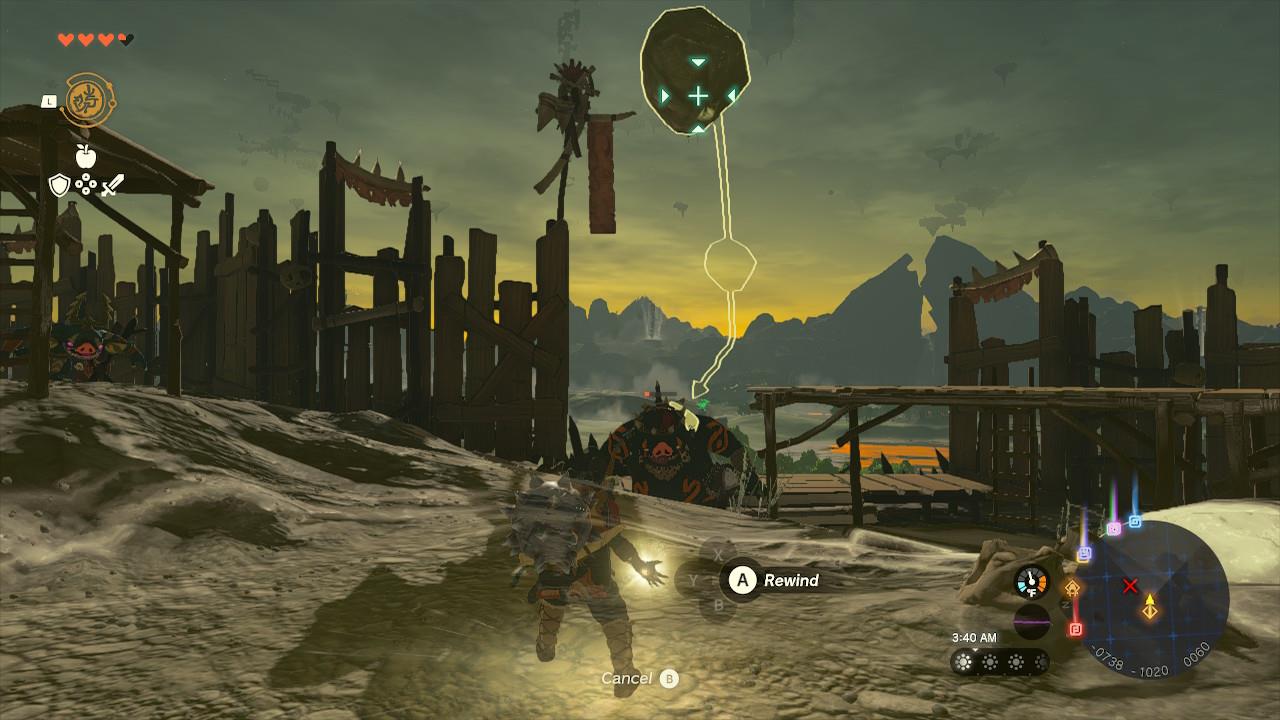Select the Recall ability icon
Viewport: 1280px width, 720px height.
click(x=87, y=100)
